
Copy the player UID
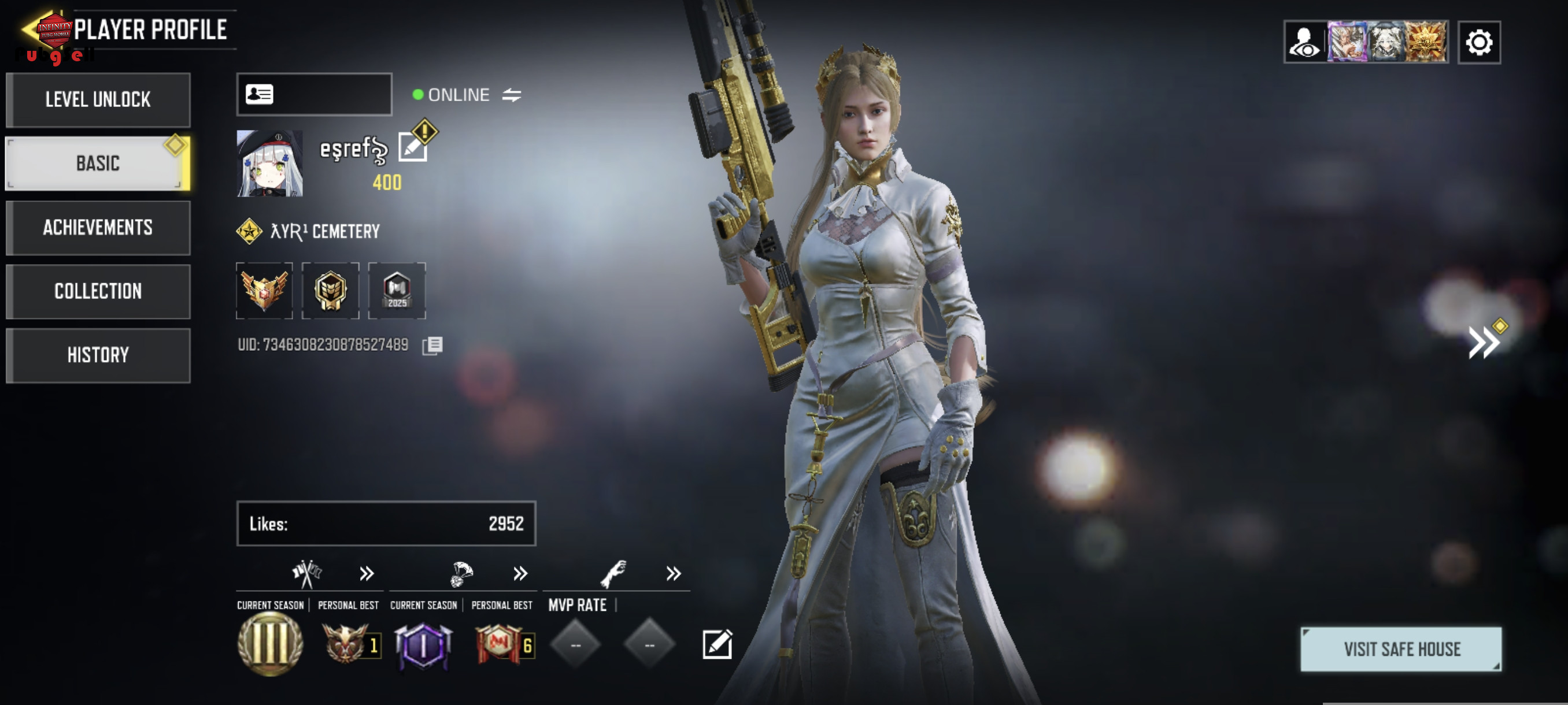click(x=432, y=346)
